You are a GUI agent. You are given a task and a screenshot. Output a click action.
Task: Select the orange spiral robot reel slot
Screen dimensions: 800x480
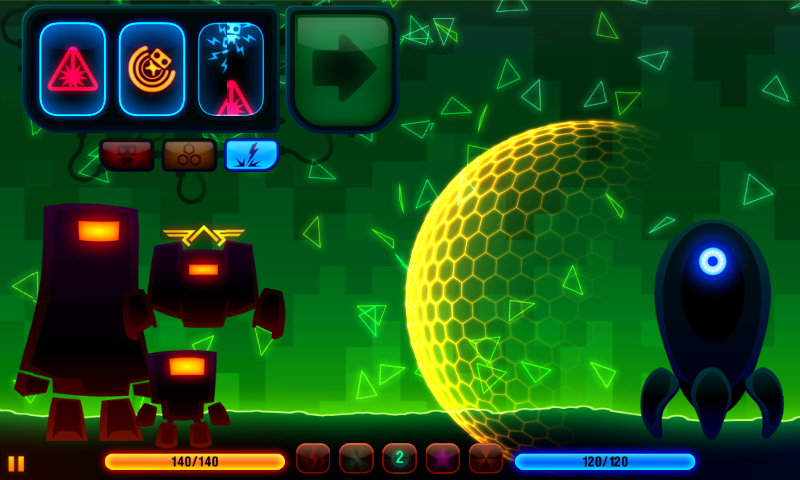[x=151, y=69]
